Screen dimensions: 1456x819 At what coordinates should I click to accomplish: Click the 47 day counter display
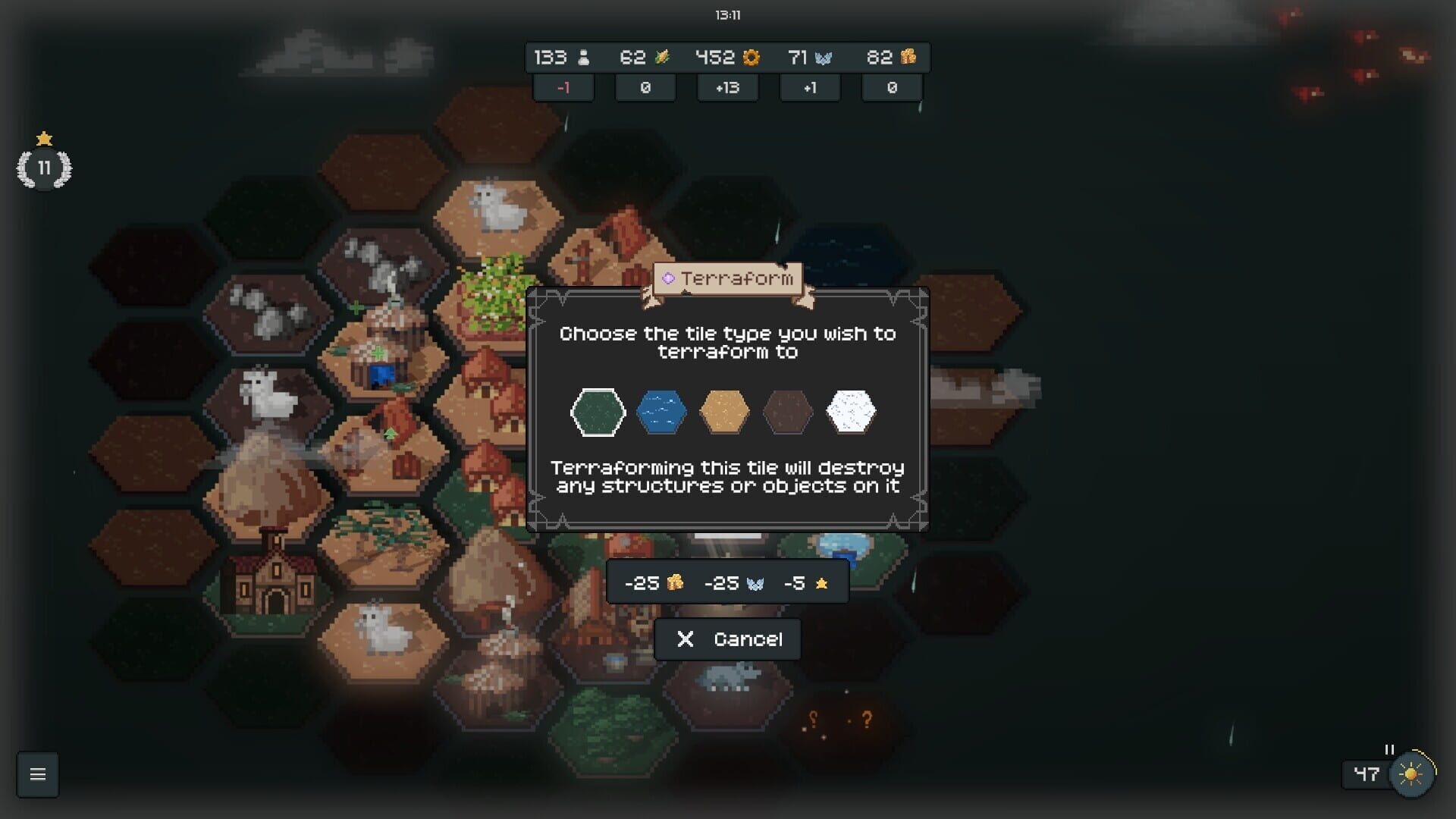point(1366,773)
